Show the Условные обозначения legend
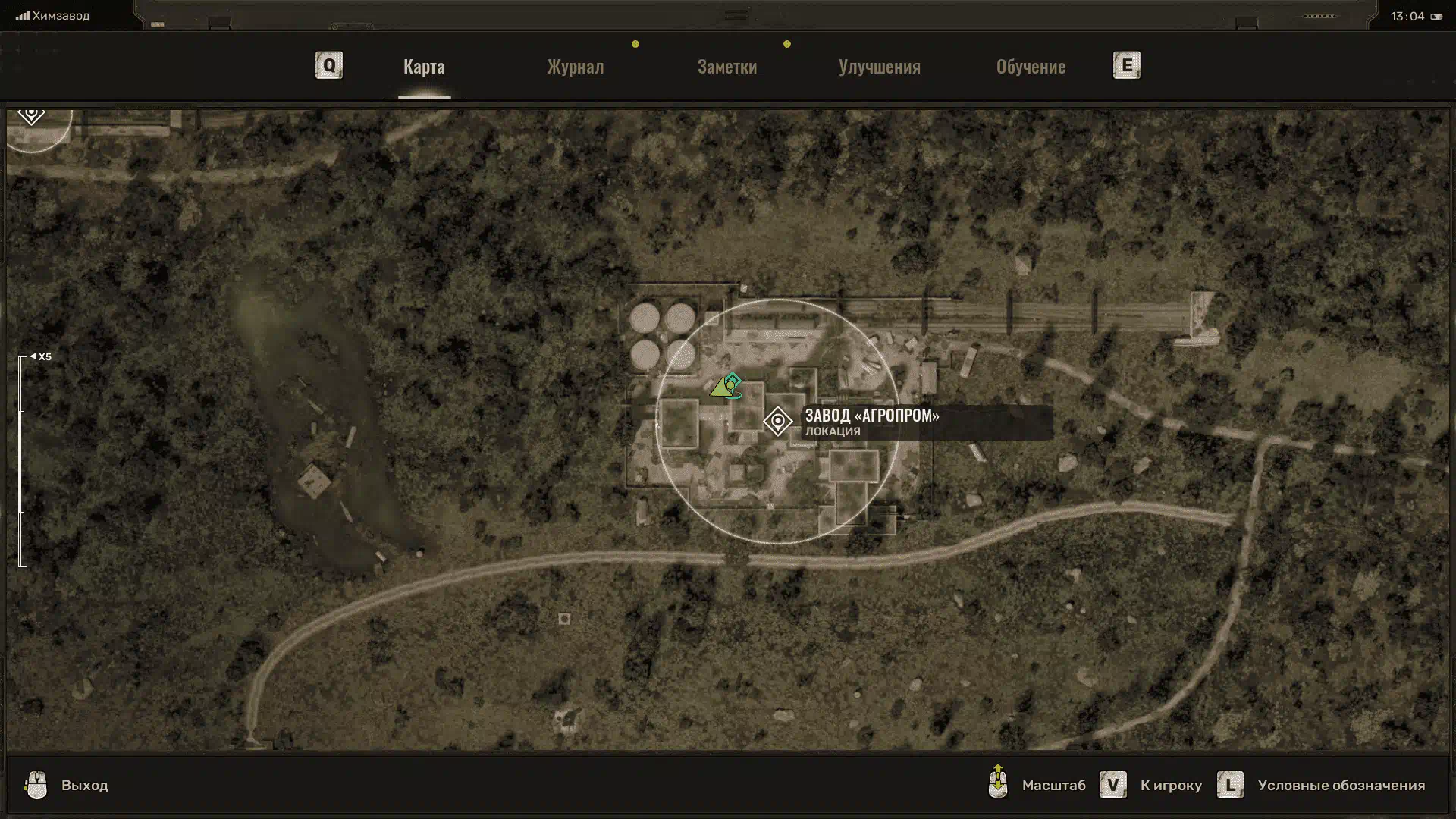This screenshot has width=1456, height=819. coord(1323,785)
